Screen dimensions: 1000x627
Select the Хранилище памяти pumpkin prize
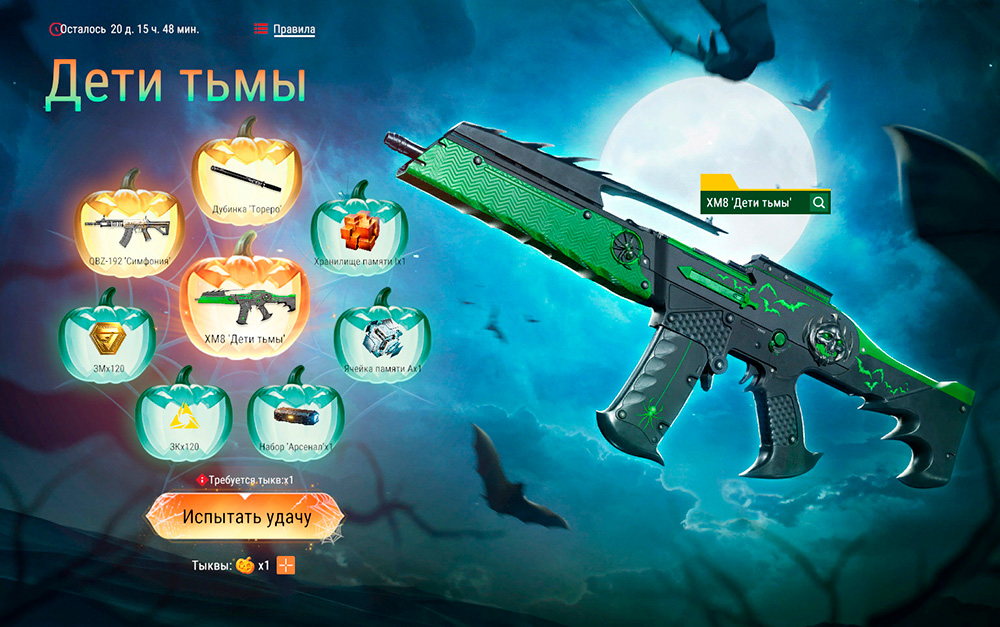(358, 229)
